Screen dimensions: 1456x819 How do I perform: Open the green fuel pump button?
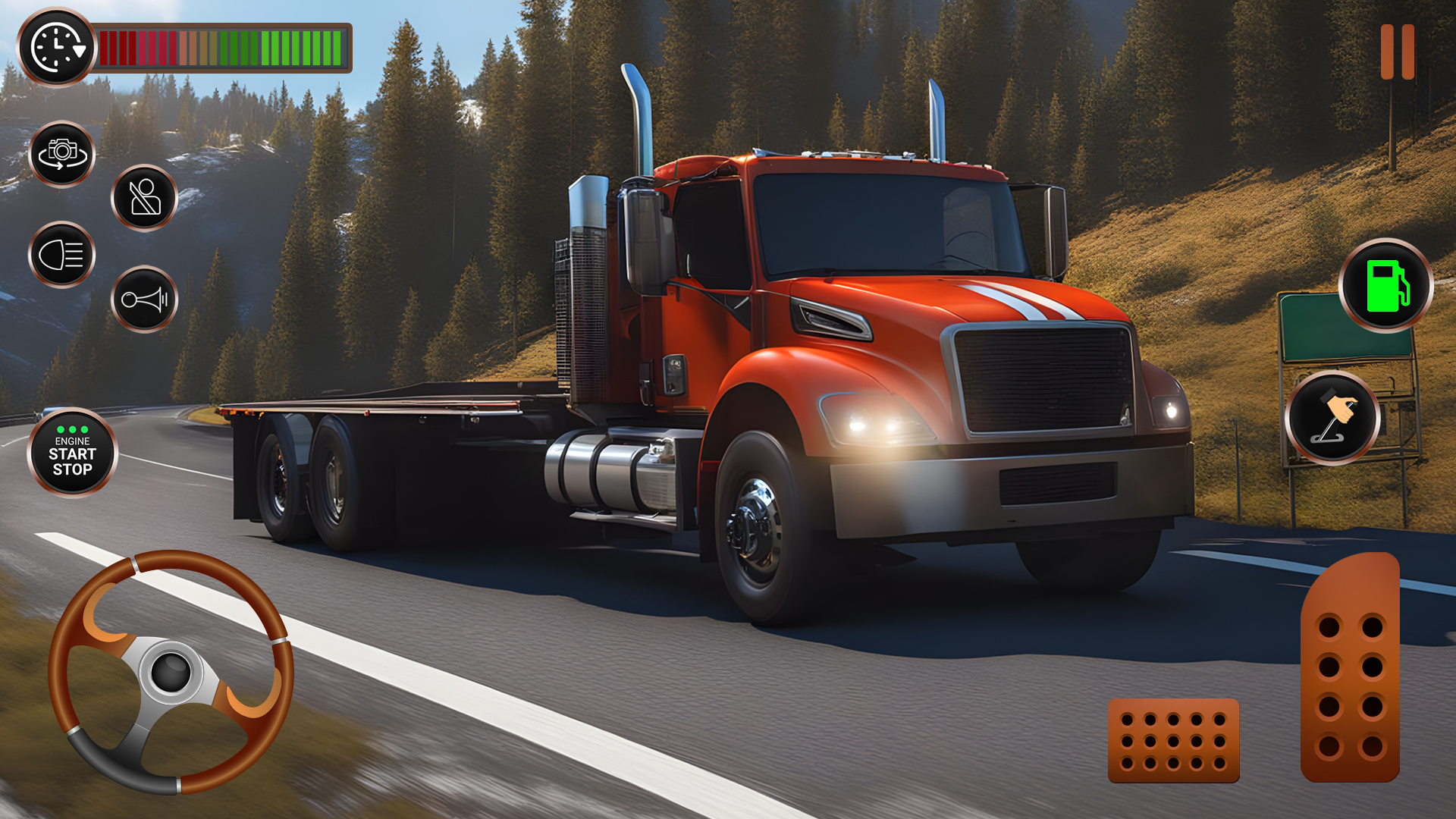coord(1386,286)
